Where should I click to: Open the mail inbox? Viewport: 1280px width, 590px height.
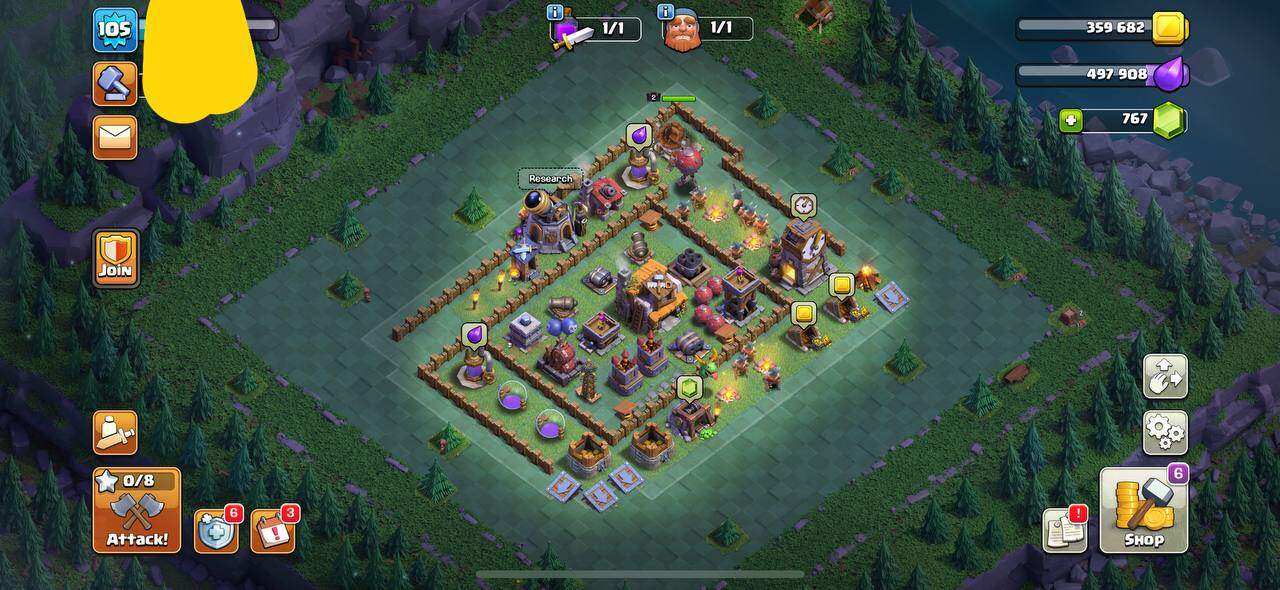[115, 137]
